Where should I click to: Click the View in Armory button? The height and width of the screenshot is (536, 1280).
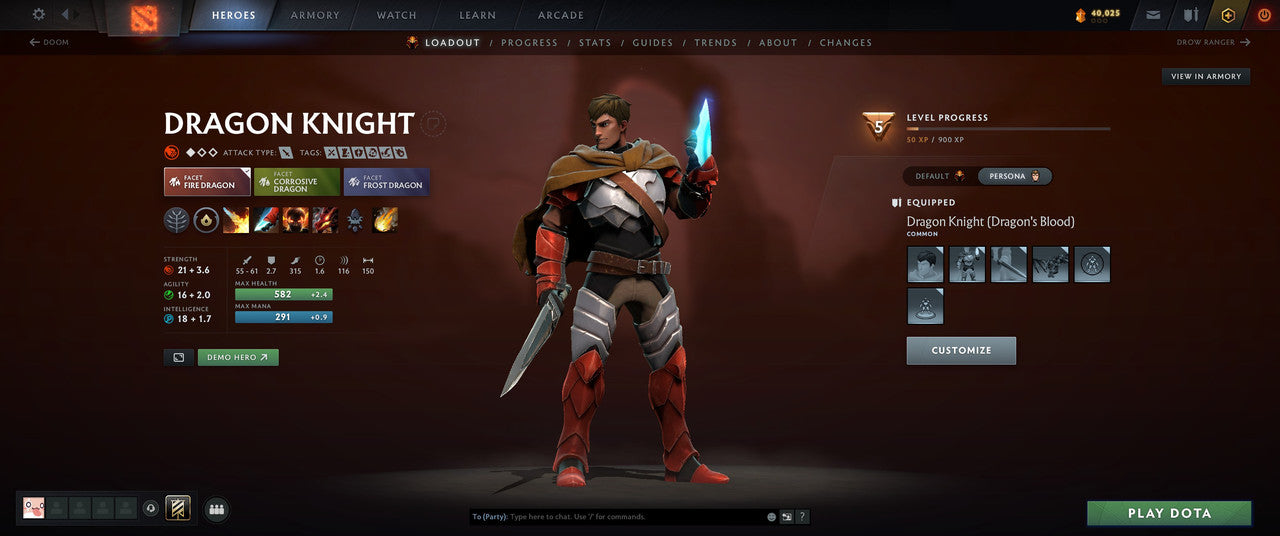pyautogui.click(x=1206, y=77)
